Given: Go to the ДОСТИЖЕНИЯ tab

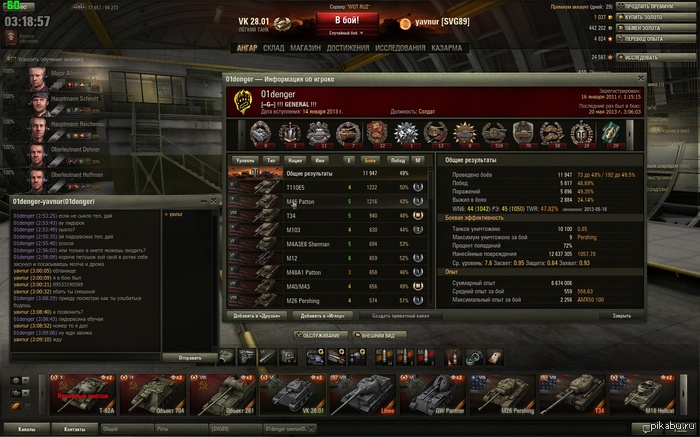Looking at the screenshot, I should tap(349, 47).
